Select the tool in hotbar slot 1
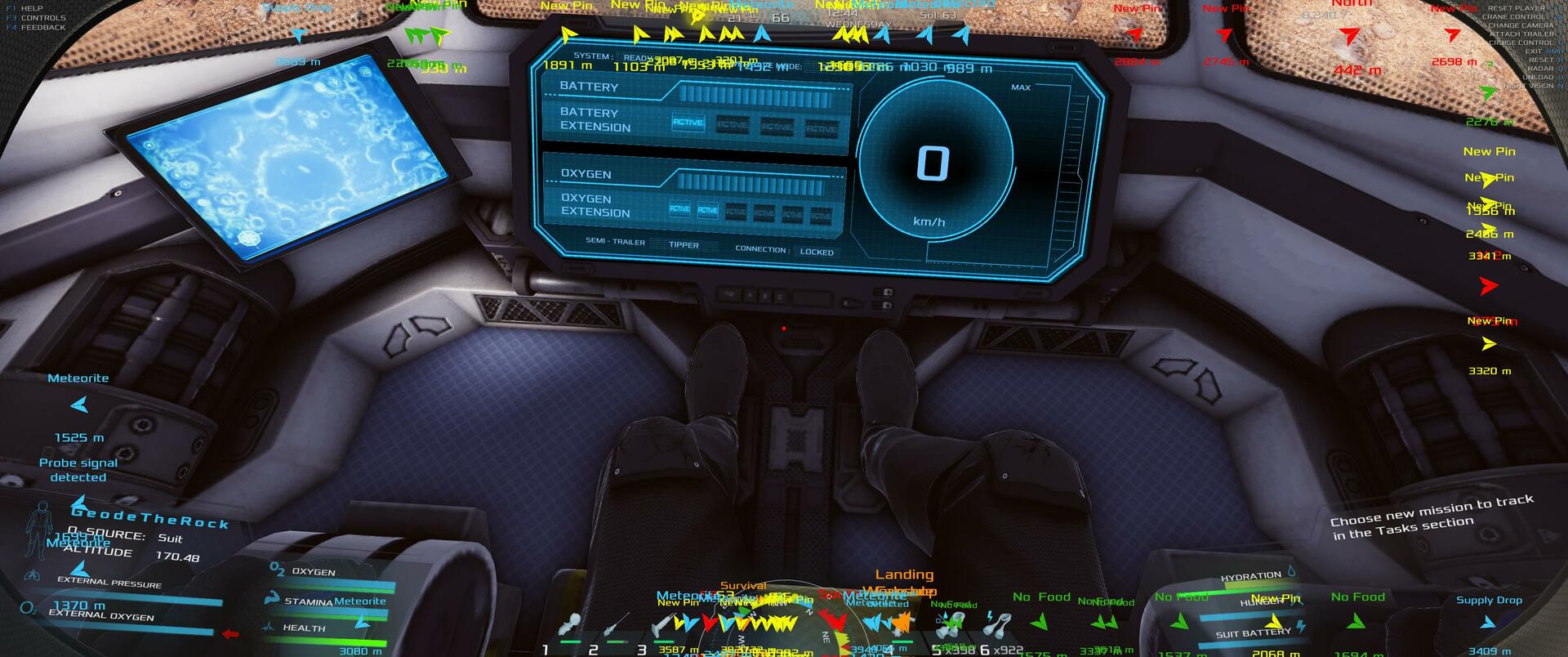The image size is (1568, 657). pyautogui.click(x=572, y=627)
